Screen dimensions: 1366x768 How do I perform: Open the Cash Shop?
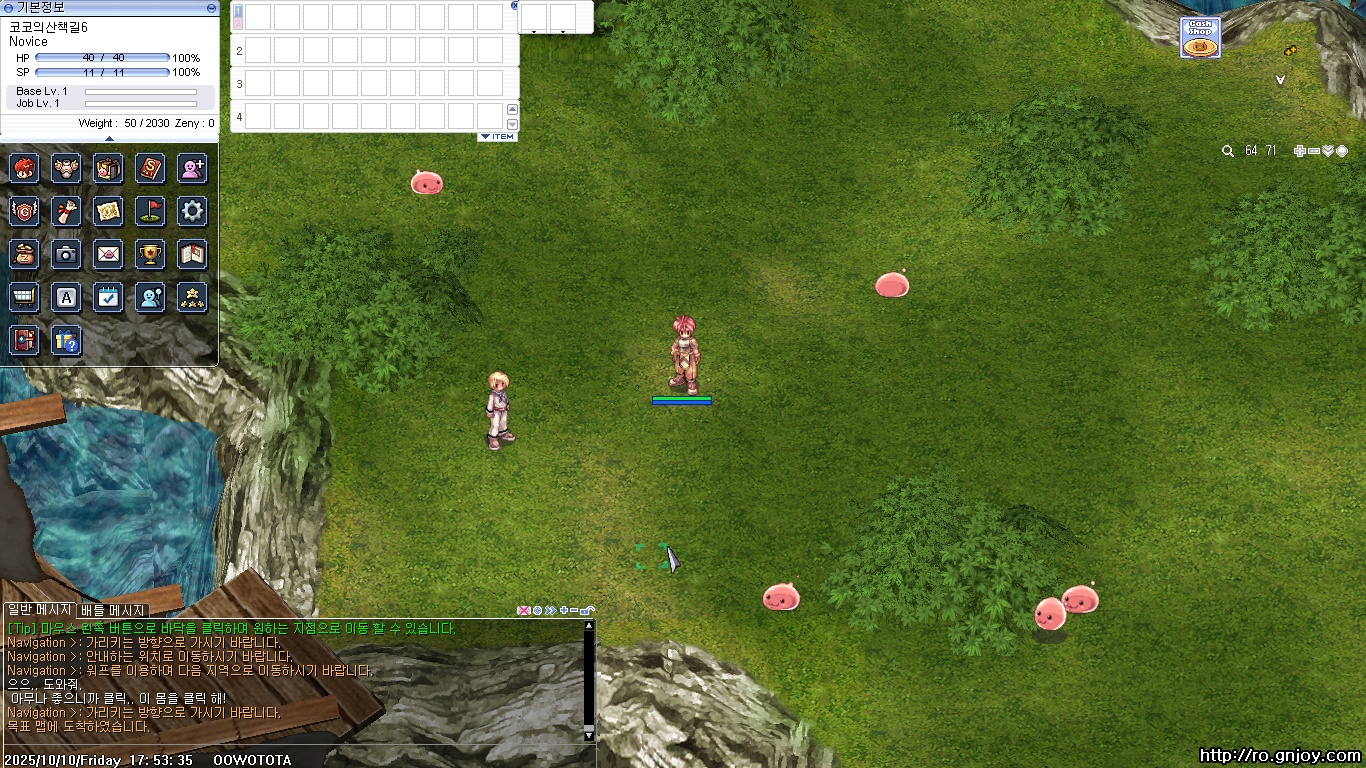coord(1200,38)
